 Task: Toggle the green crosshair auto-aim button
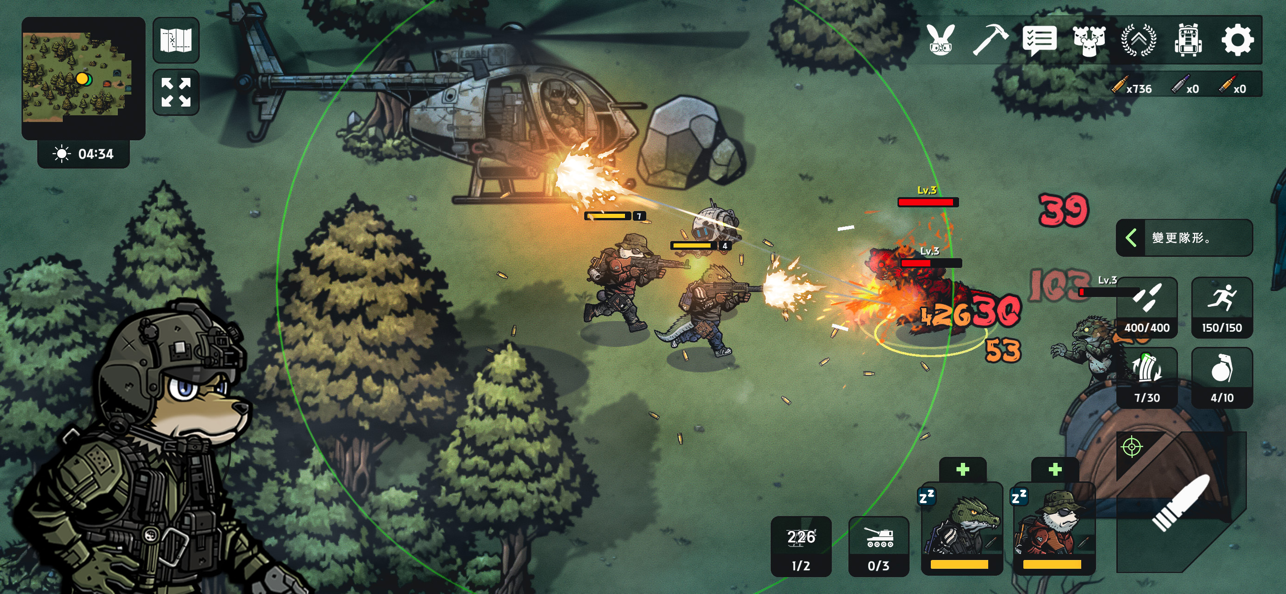pos(1132,446)
